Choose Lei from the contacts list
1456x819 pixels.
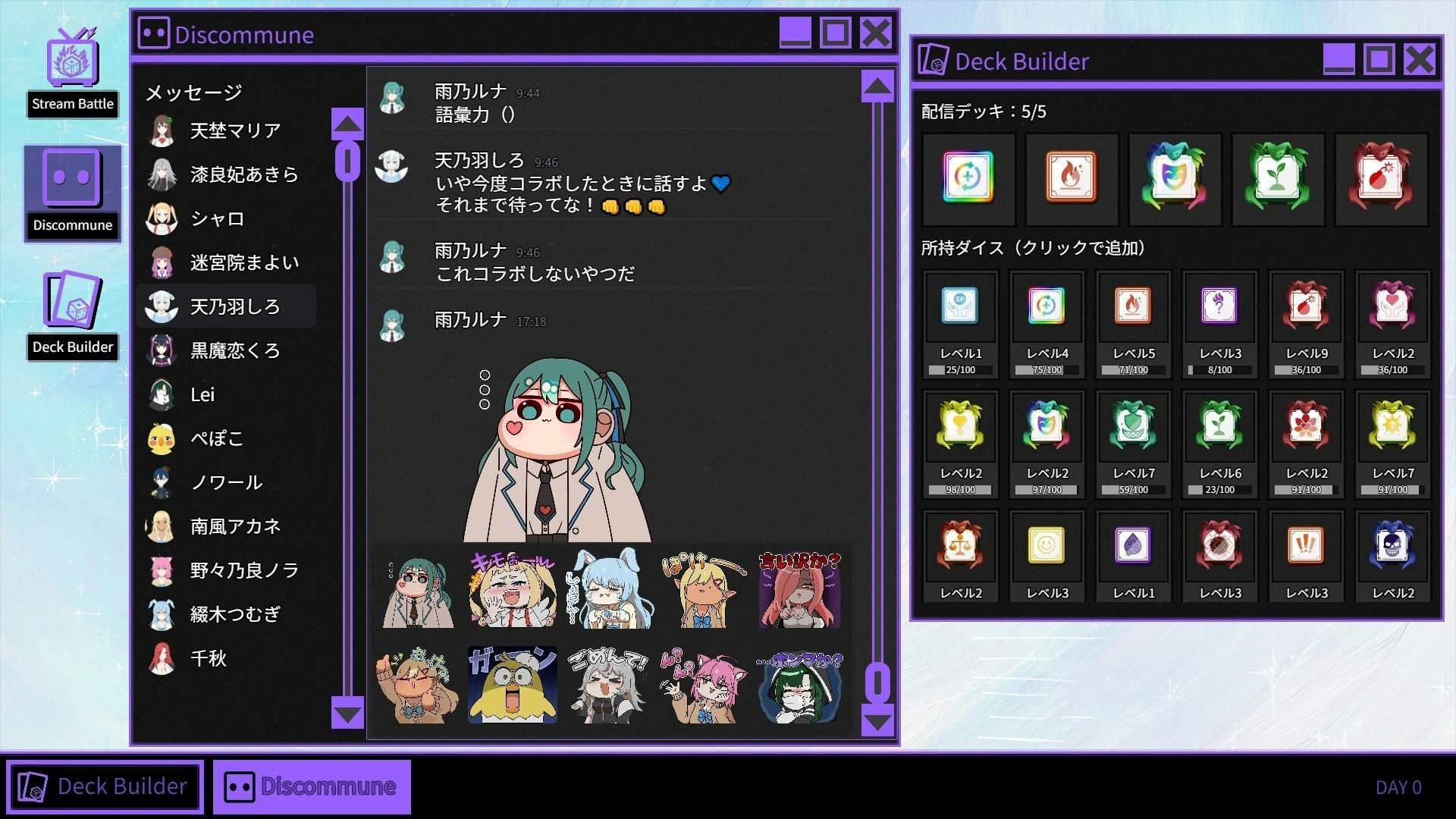click(x=202, y=394)
